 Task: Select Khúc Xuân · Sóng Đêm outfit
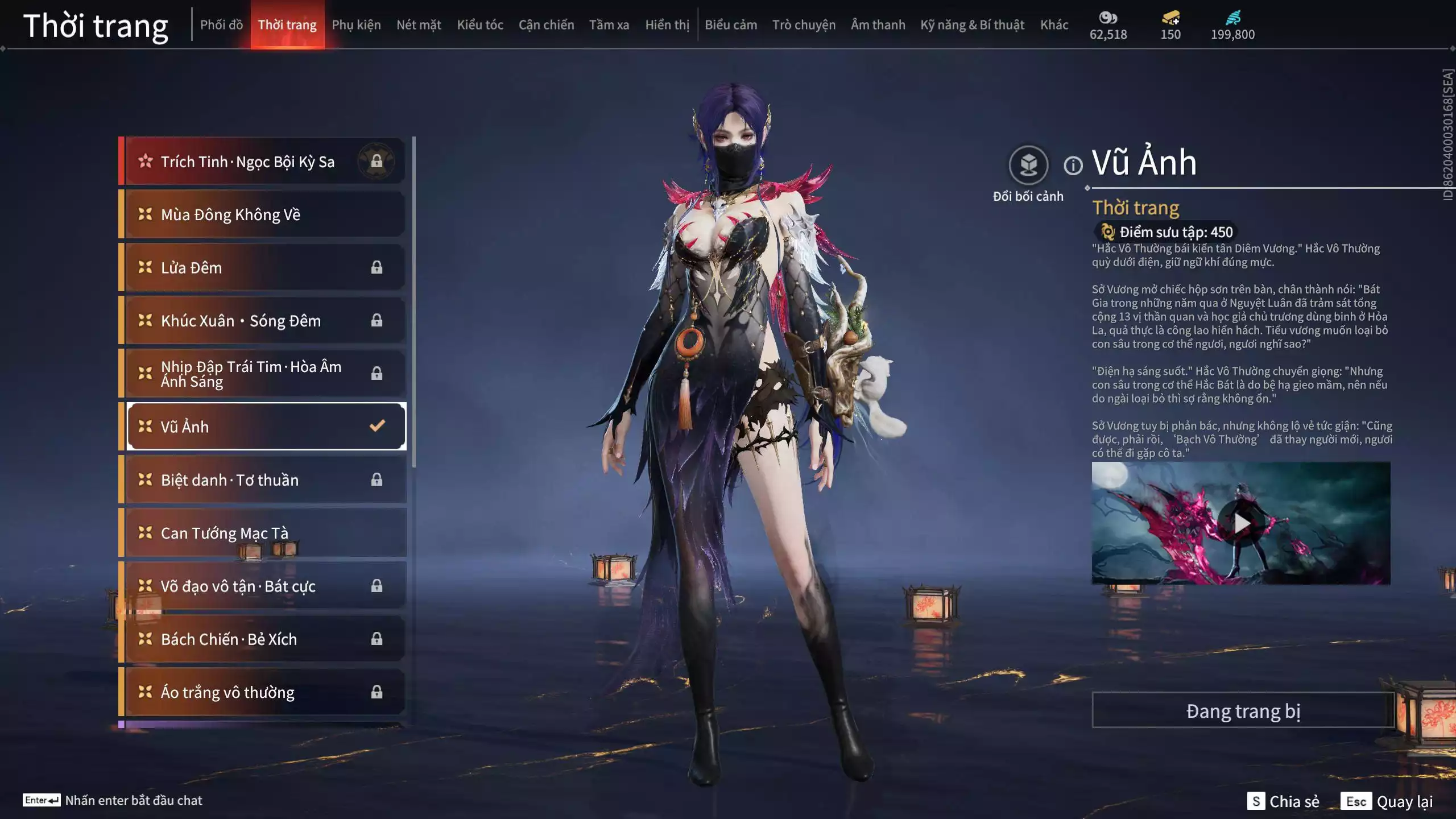(x=264, y=321)
